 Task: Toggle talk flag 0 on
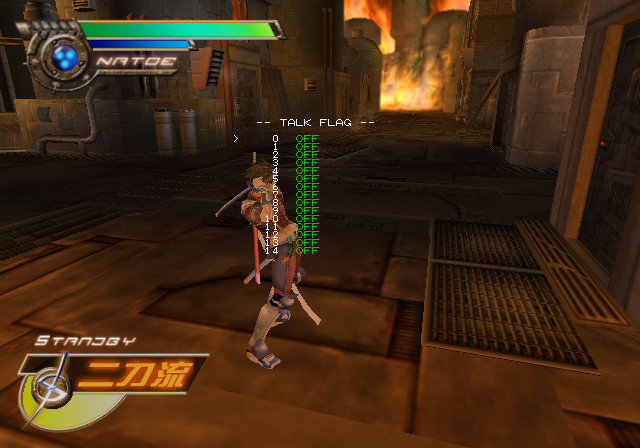(306, 138)
